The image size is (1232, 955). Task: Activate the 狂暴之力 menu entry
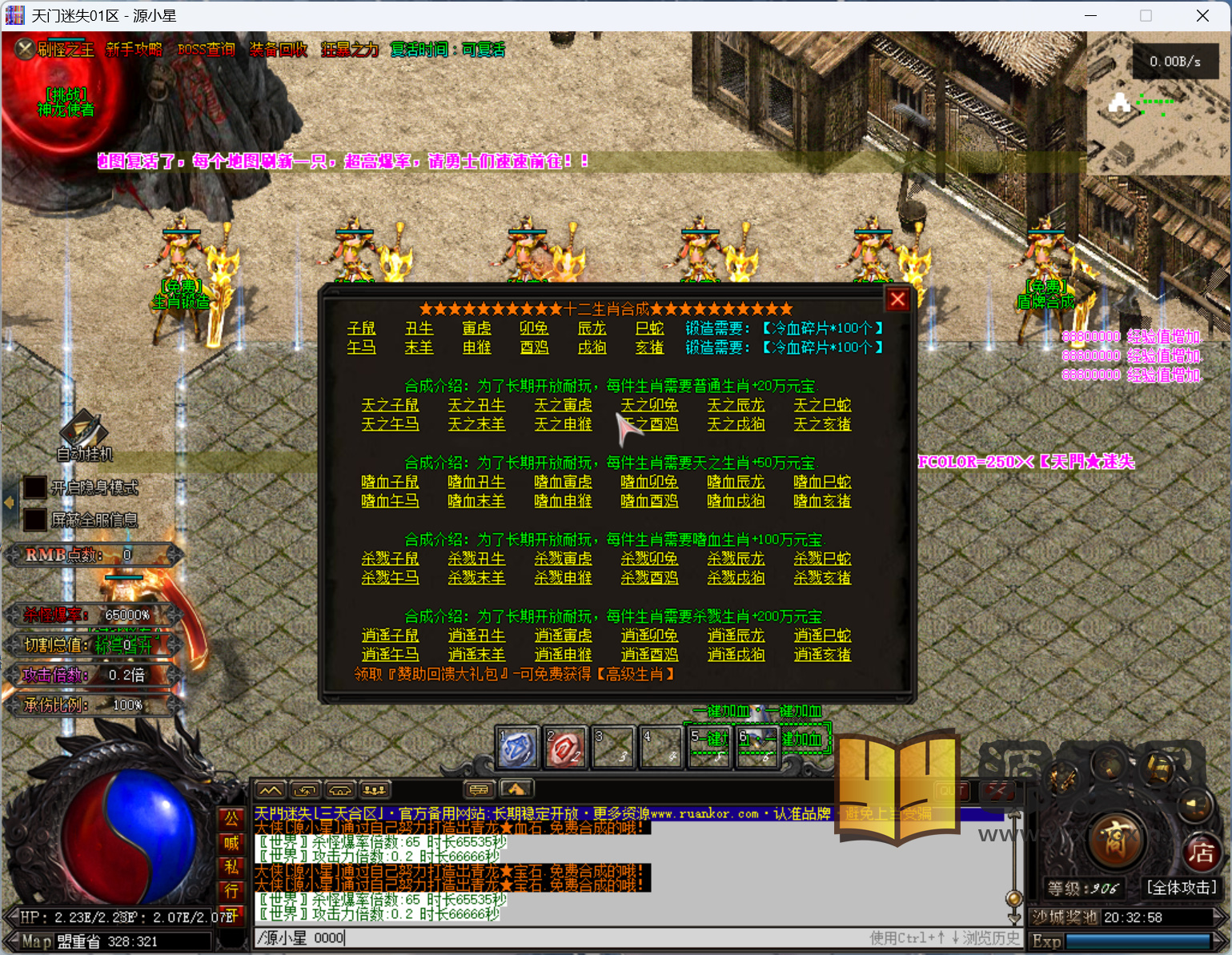click(x=350, y=50)
